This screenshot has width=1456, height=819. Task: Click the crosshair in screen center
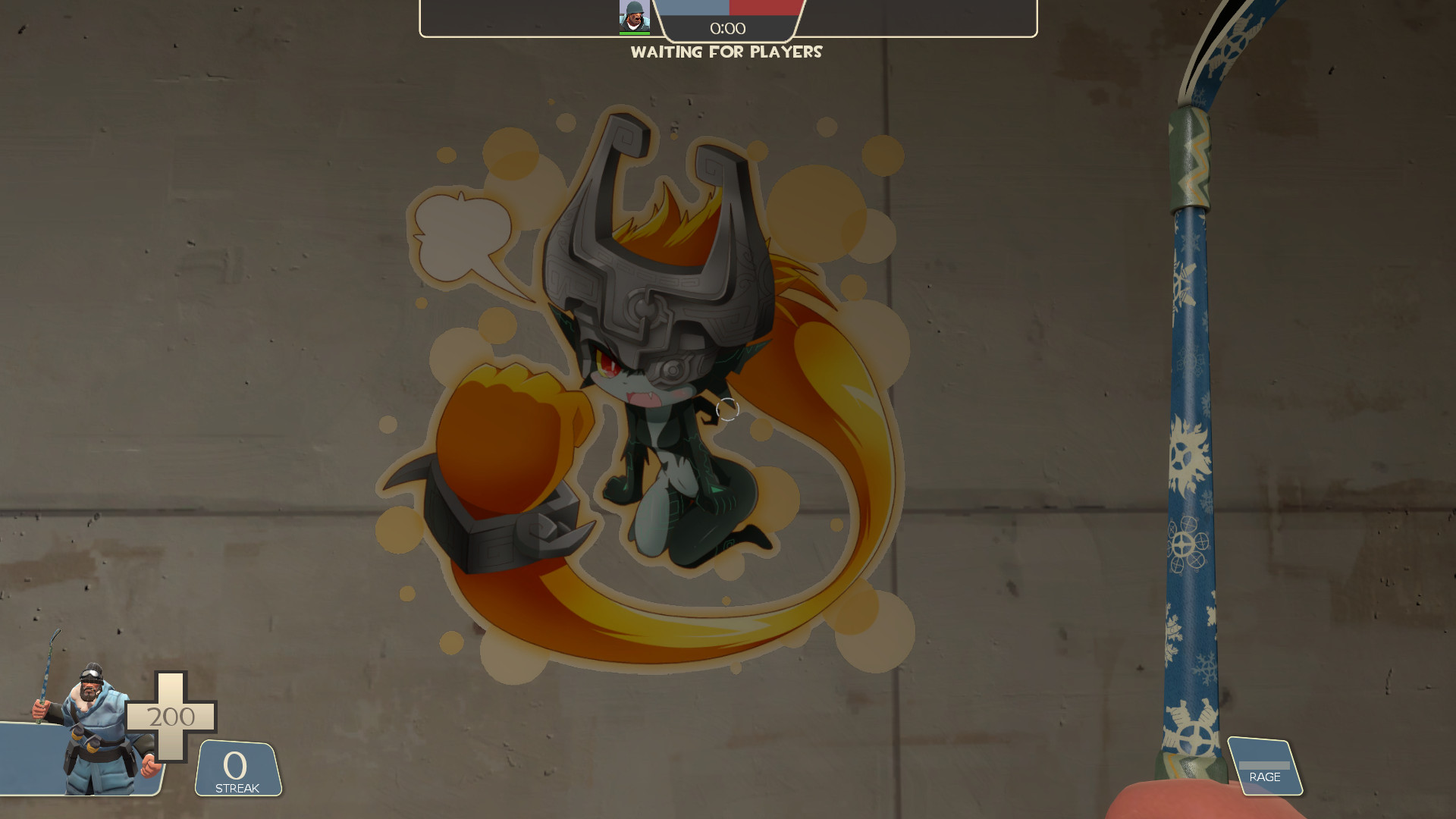click(728, 409)
